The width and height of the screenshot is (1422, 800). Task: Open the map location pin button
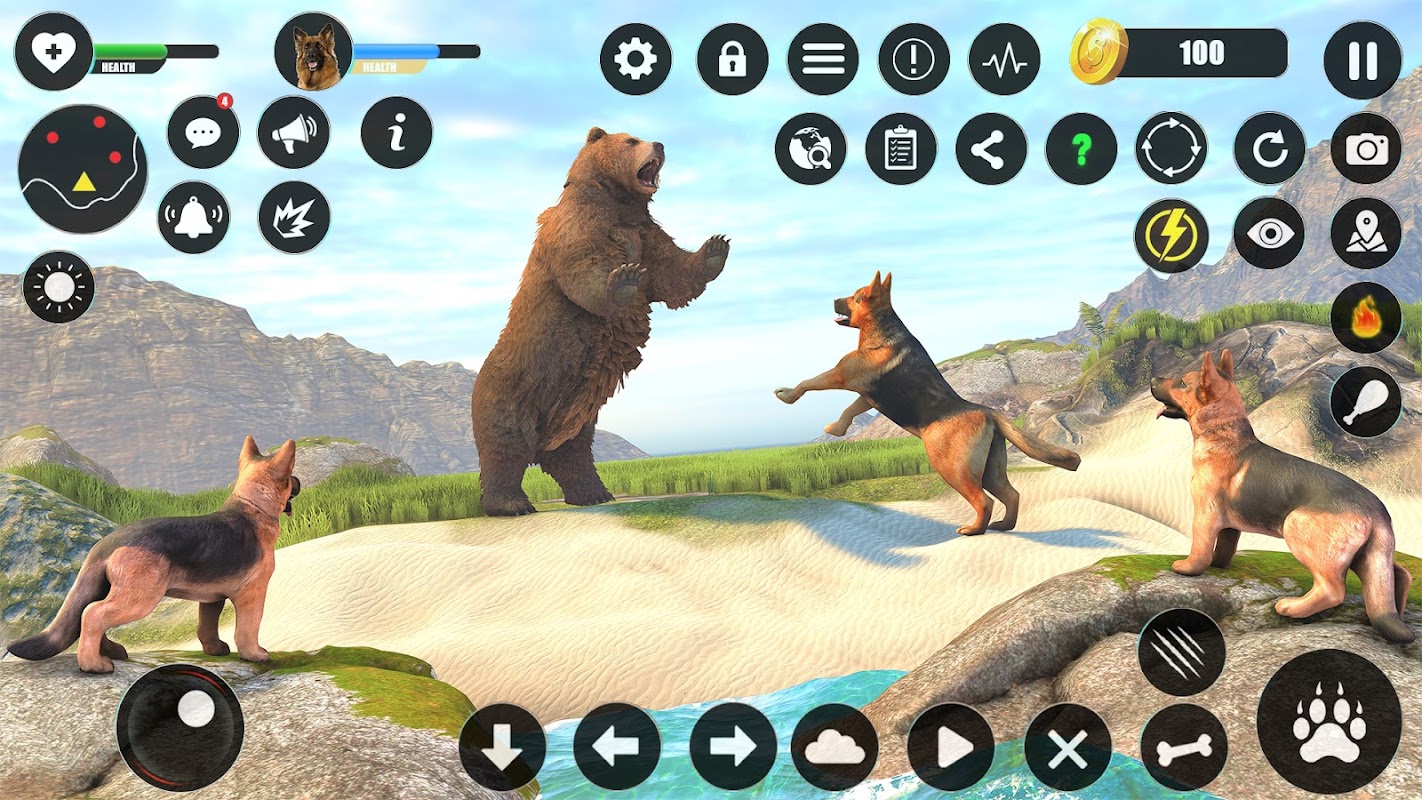1366,234
